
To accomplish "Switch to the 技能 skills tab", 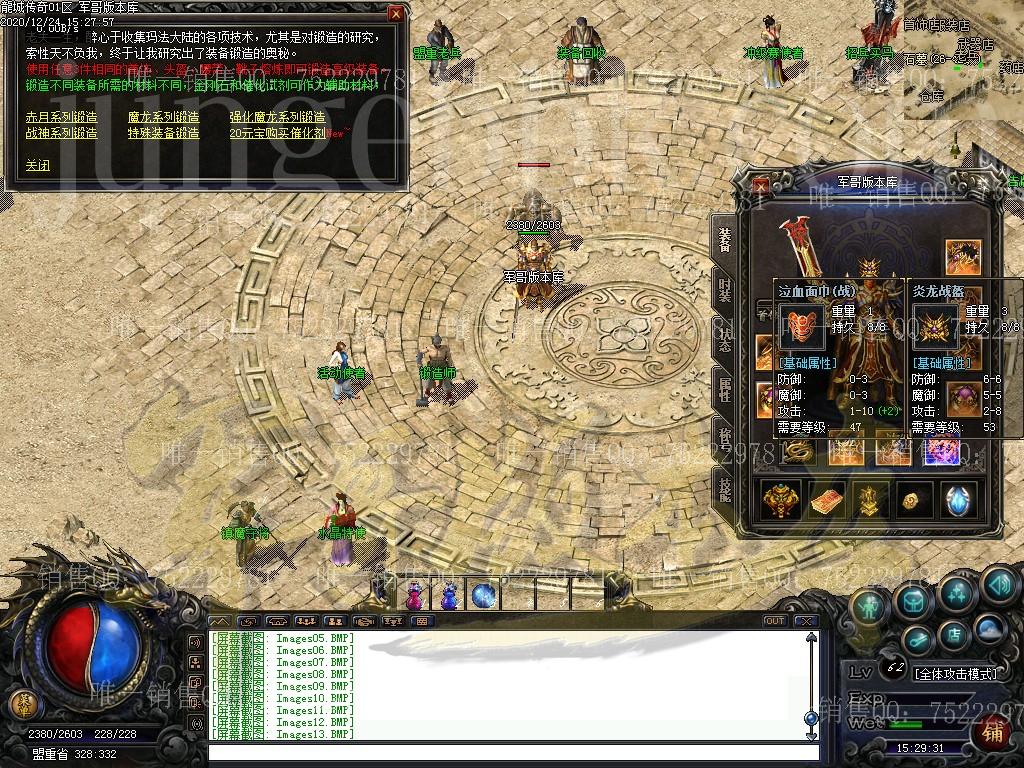I will pos(724,487).
